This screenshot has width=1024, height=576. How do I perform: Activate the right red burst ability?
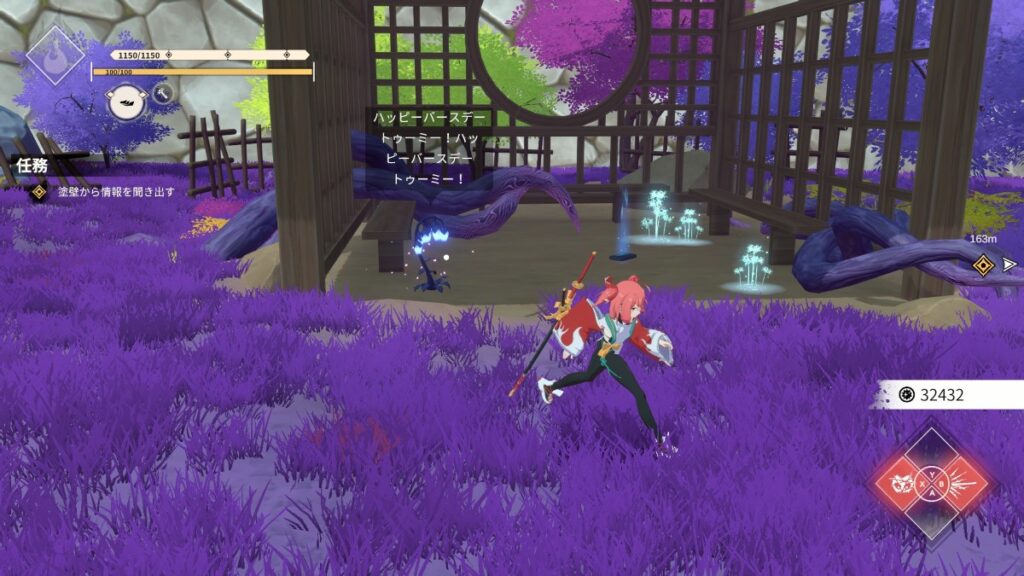point(962,484)
